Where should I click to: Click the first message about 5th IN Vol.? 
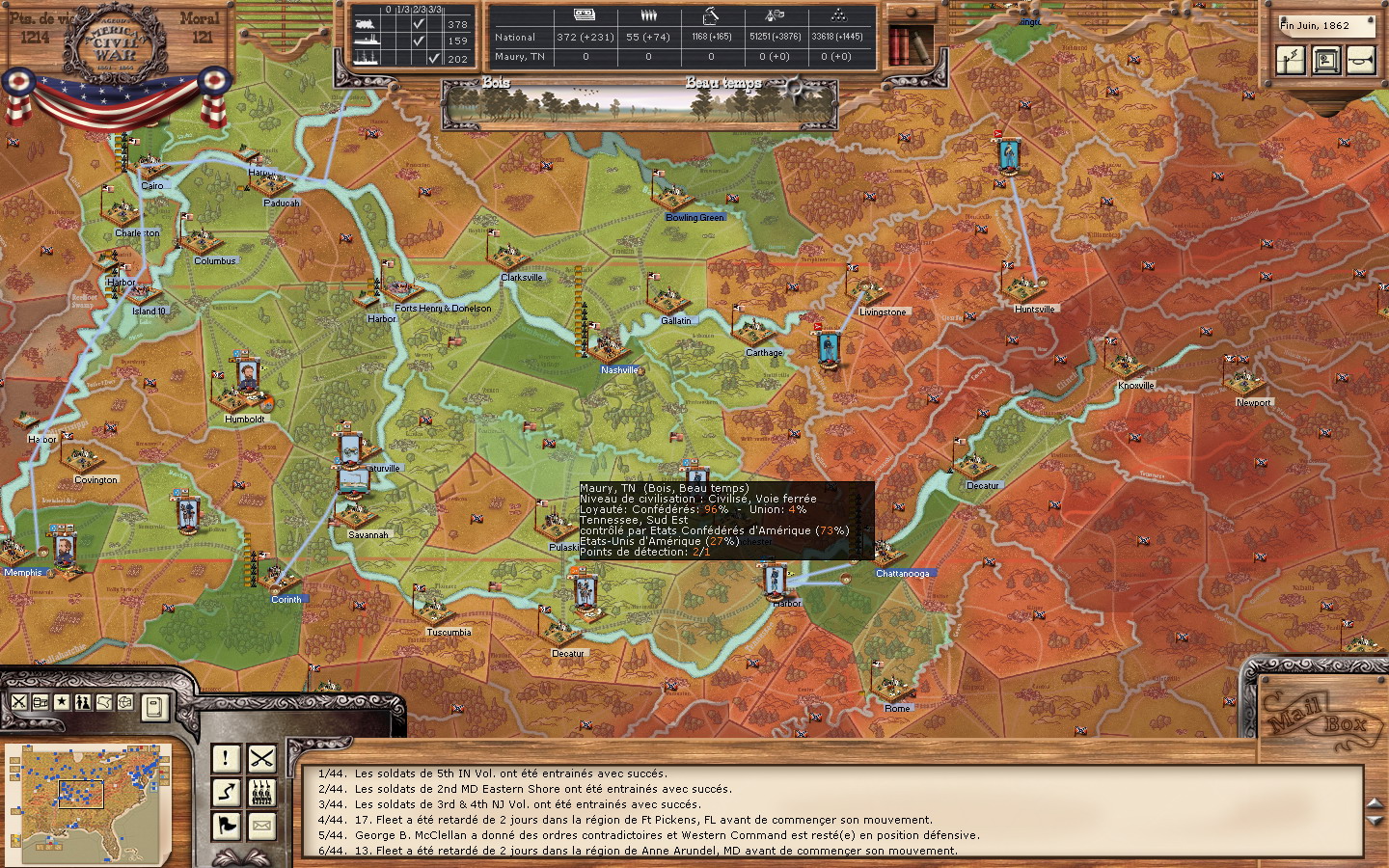tap(510, 773)
